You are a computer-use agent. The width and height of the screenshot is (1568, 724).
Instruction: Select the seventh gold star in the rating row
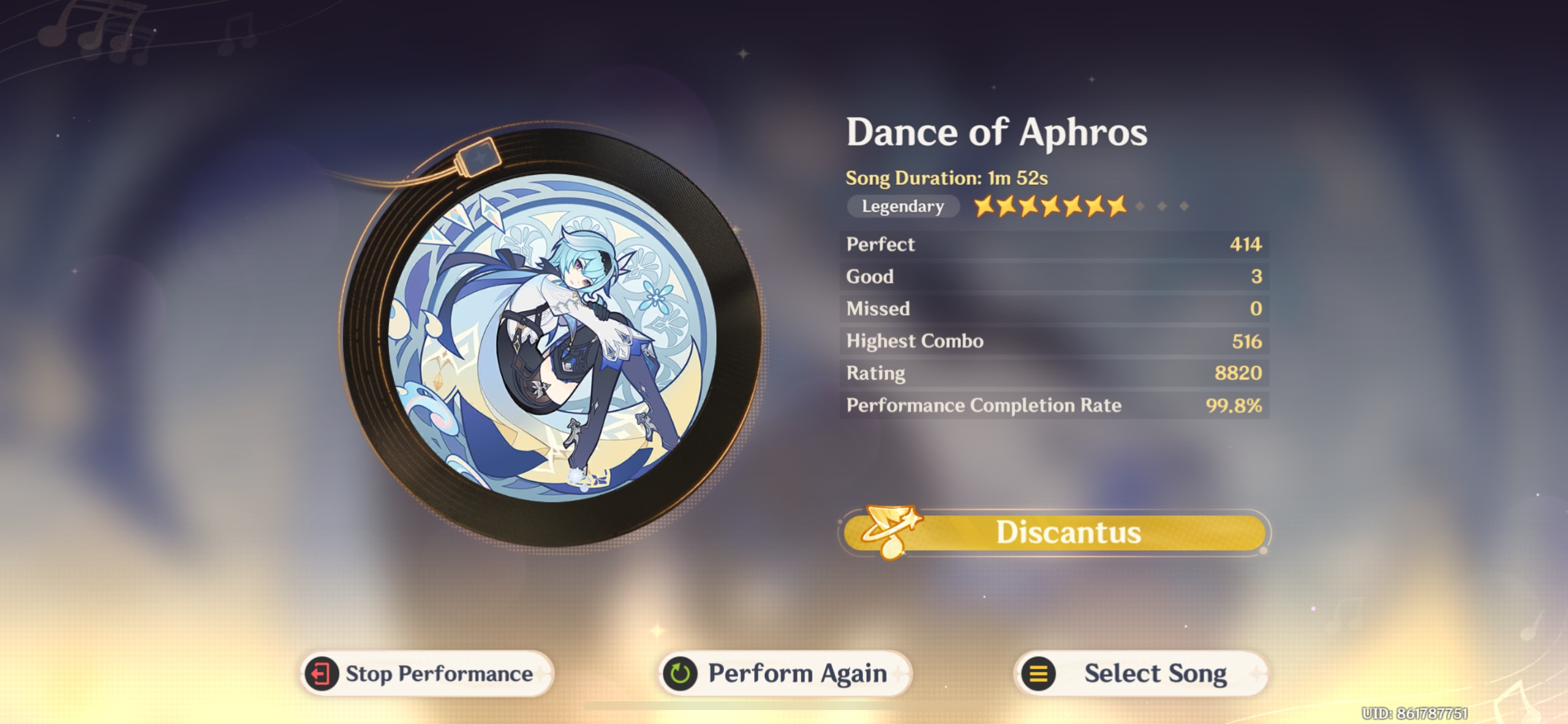pos(1119,206)
